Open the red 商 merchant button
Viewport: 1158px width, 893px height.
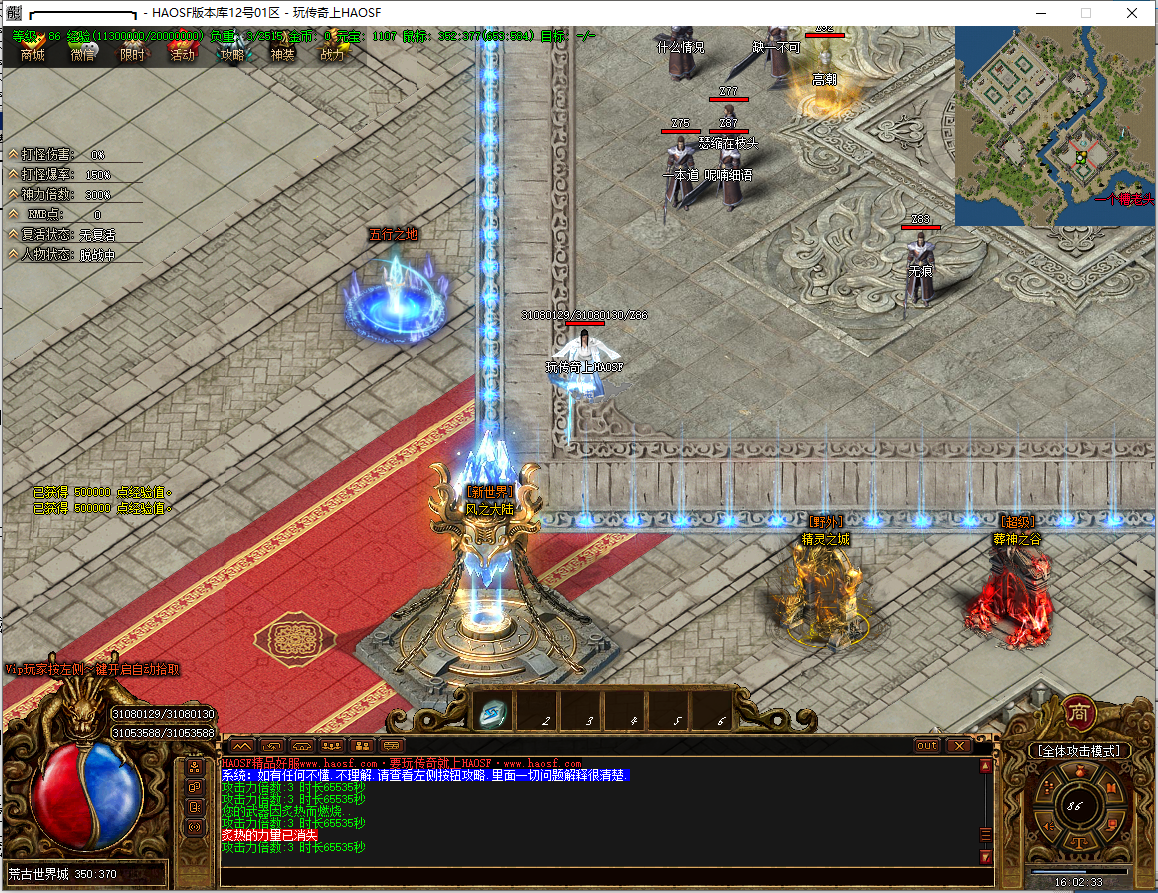[x=1080, y=711]
